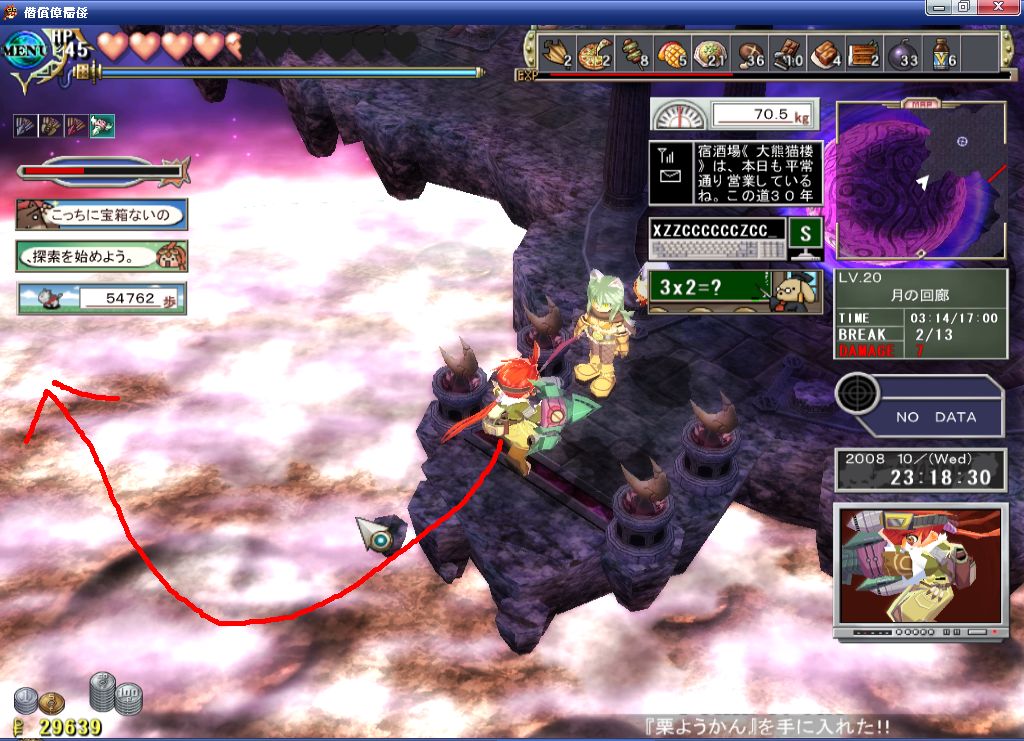Screen dimensions: 1024x741
Task: Click the minimap panel
Action: [920, 181]
